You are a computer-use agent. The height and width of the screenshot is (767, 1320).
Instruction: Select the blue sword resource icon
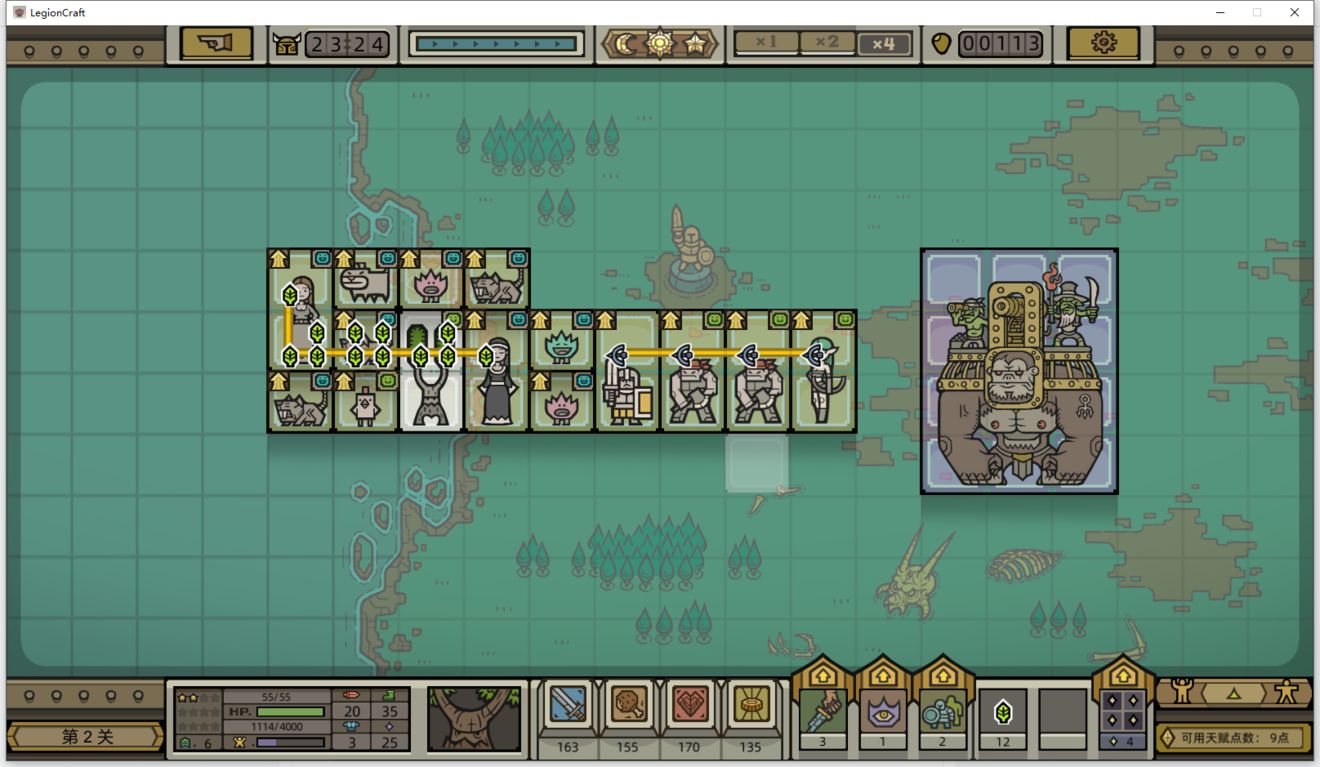[x=567, y=706]
